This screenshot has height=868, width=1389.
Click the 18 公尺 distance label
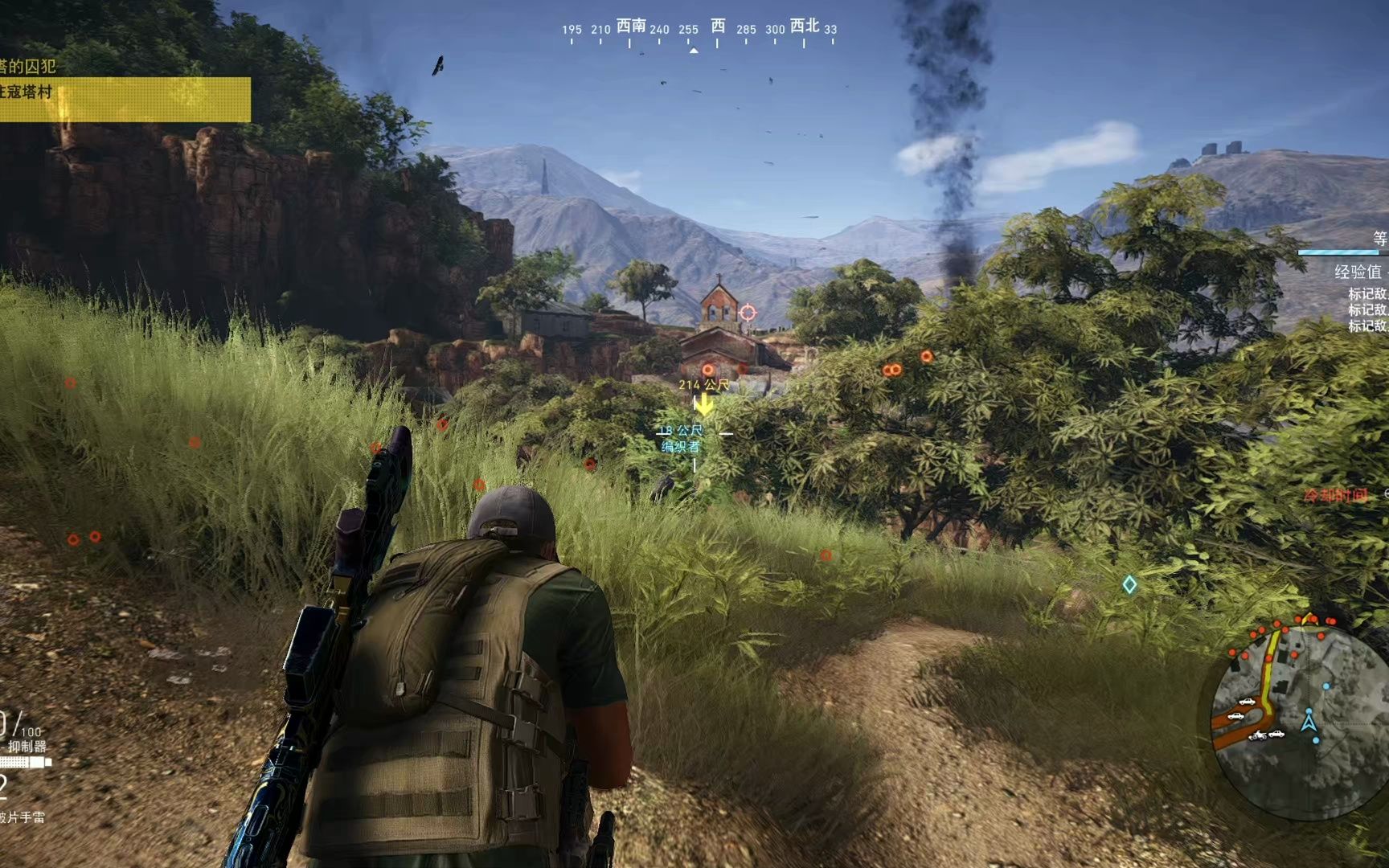pos(681,431)
